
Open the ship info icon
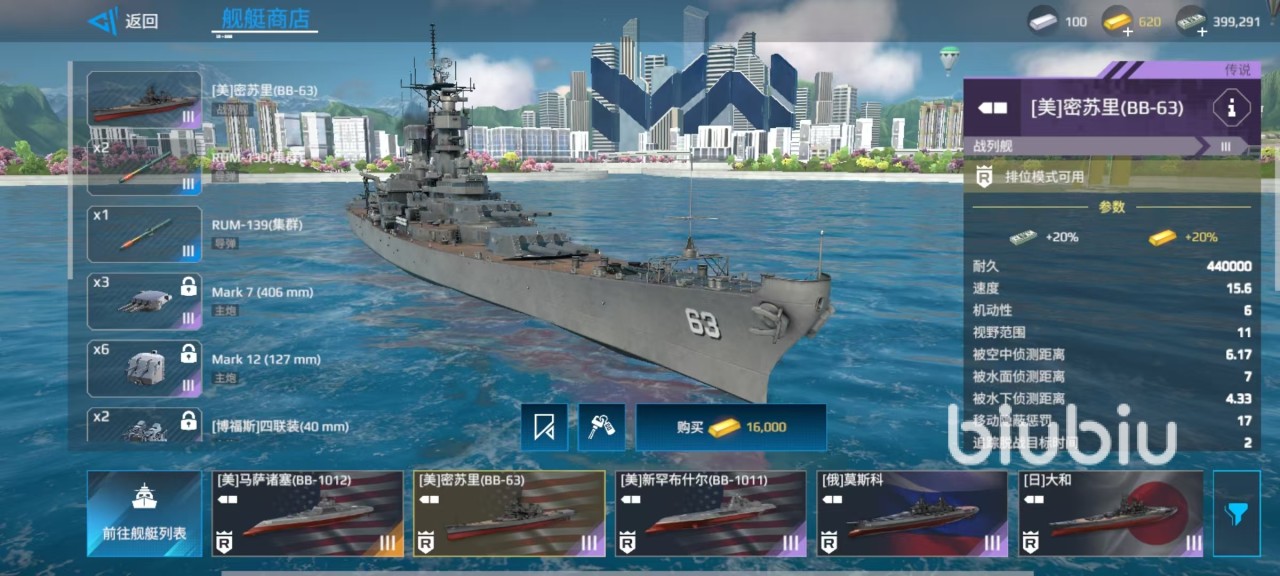click(x=1230, y=108)
